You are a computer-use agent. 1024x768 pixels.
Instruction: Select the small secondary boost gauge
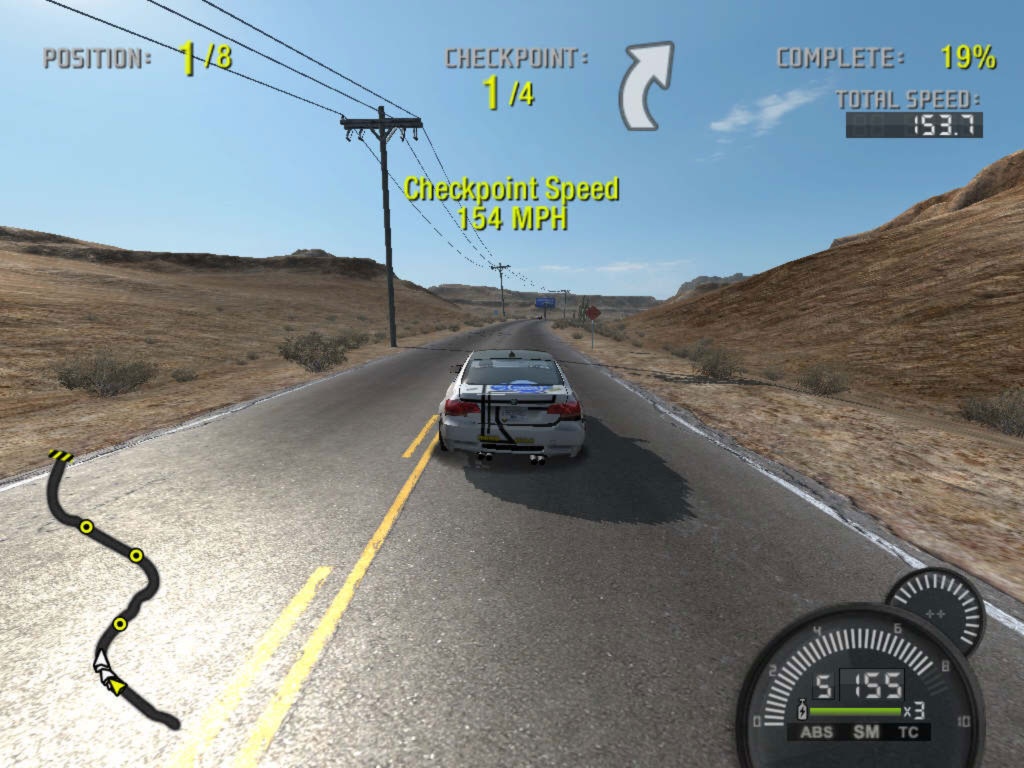tap(936, 610)
